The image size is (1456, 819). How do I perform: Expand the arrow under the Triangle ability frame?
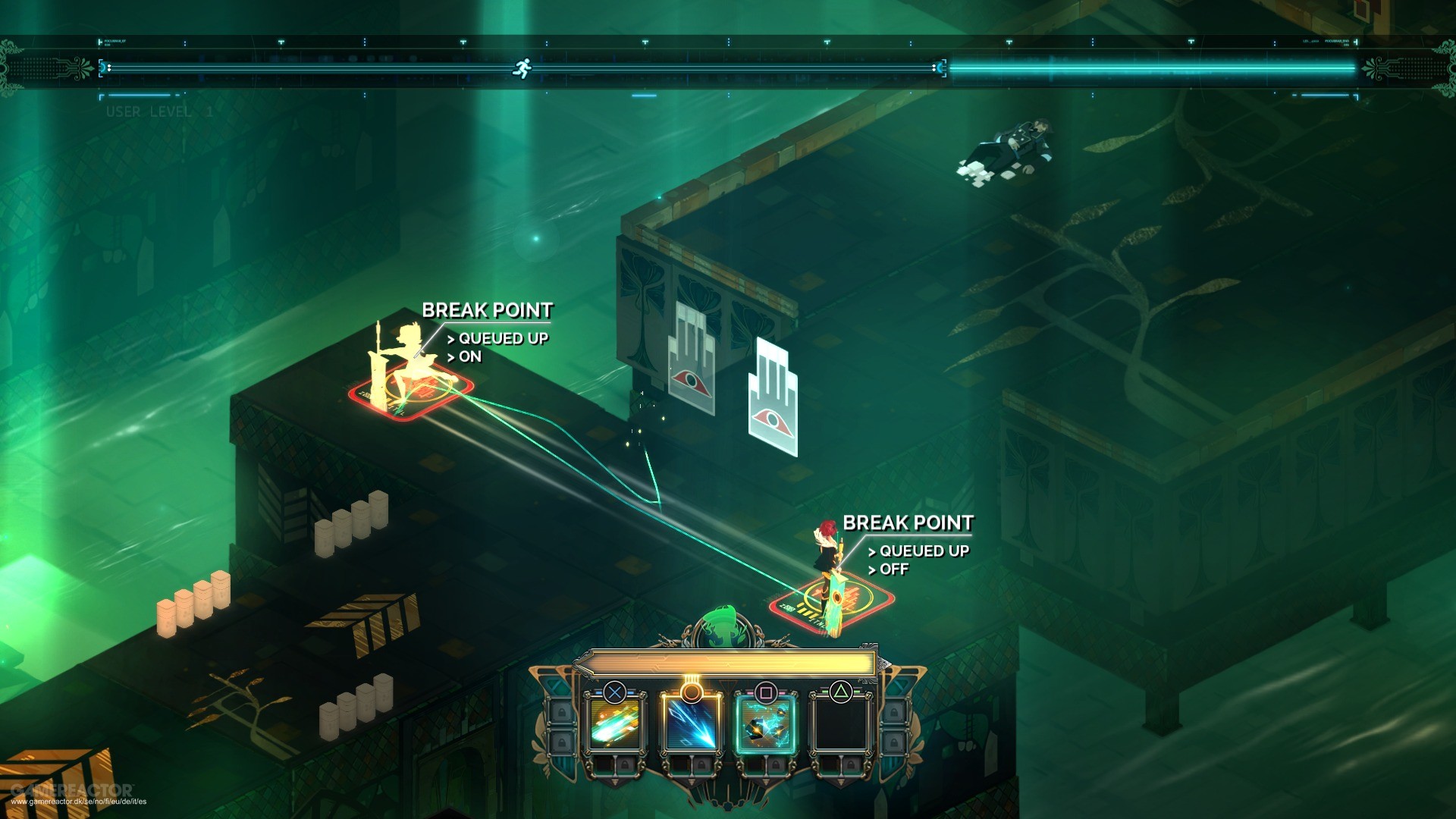pos(840,781)
